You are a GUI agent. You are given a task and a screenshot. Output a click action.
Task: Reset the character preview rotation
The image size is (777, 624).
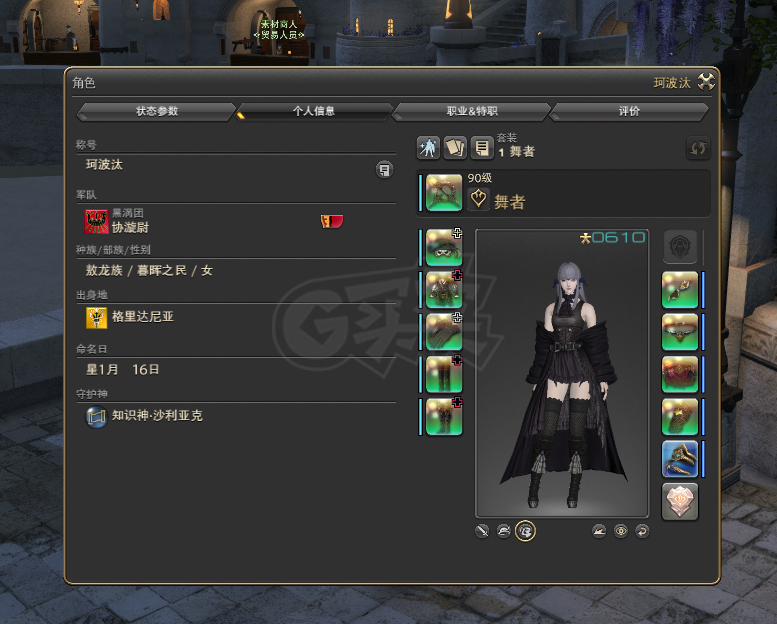(x=641, y=531)
